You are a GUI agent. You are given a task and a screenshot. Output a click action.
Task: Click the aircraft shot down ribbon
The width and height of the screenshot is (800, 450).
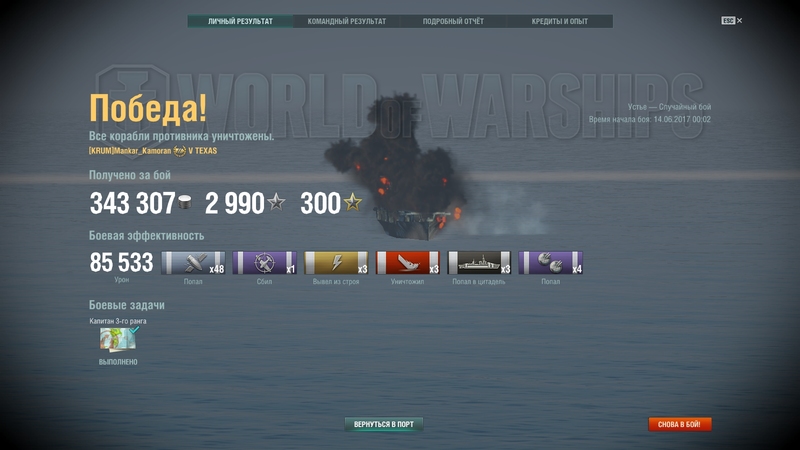pos(264,263)
